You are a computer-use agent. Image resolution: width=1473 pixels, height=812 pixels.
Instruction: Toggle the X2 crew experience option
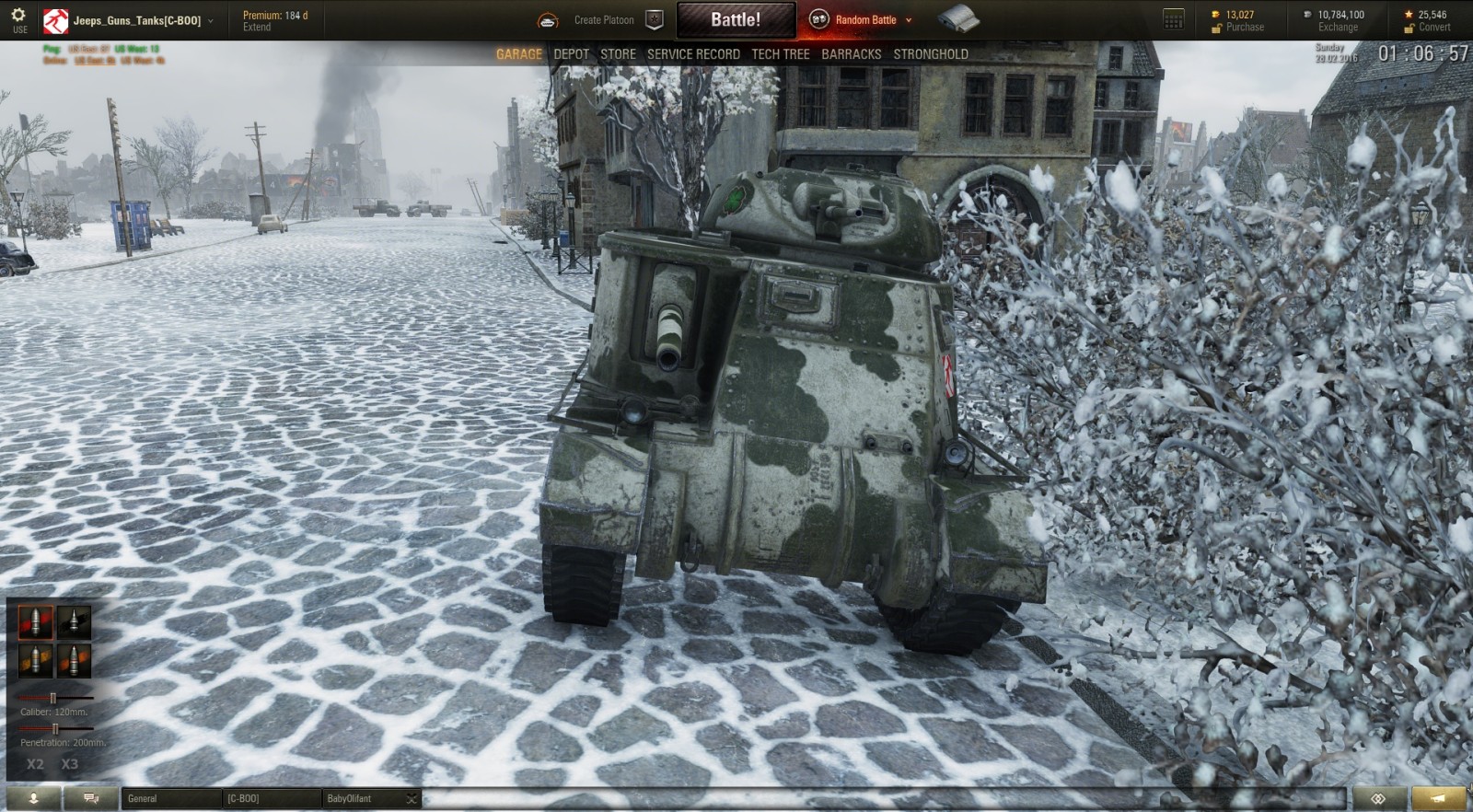pyautogui.click(x=37, y=763)
